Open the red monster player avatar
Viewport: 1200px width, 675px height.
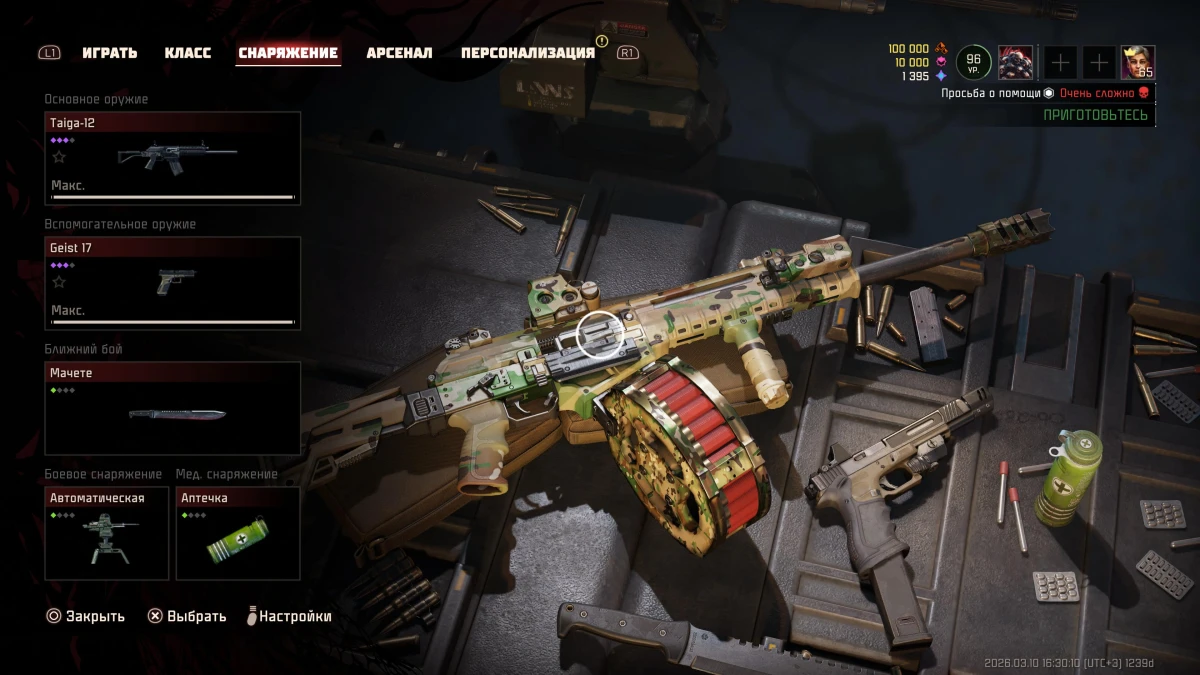pos(1015,62)
